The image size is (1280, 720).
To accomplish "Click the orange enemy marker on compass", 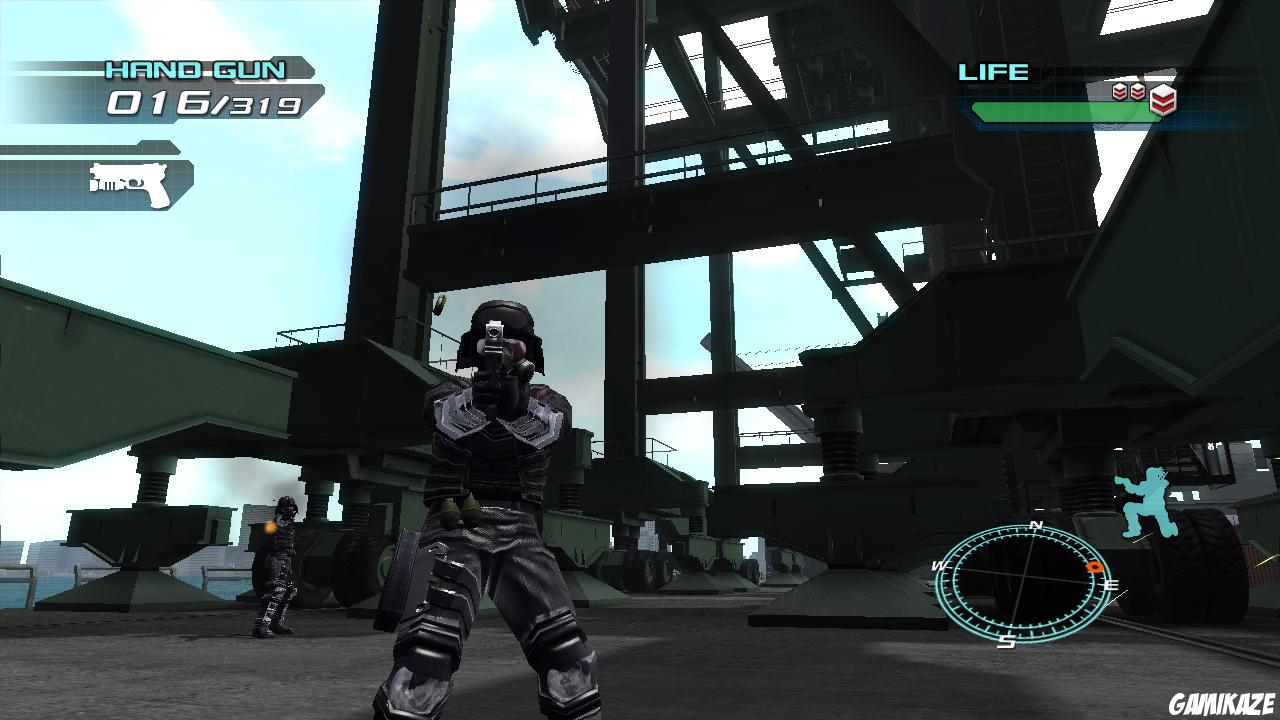I will 1095,566.
